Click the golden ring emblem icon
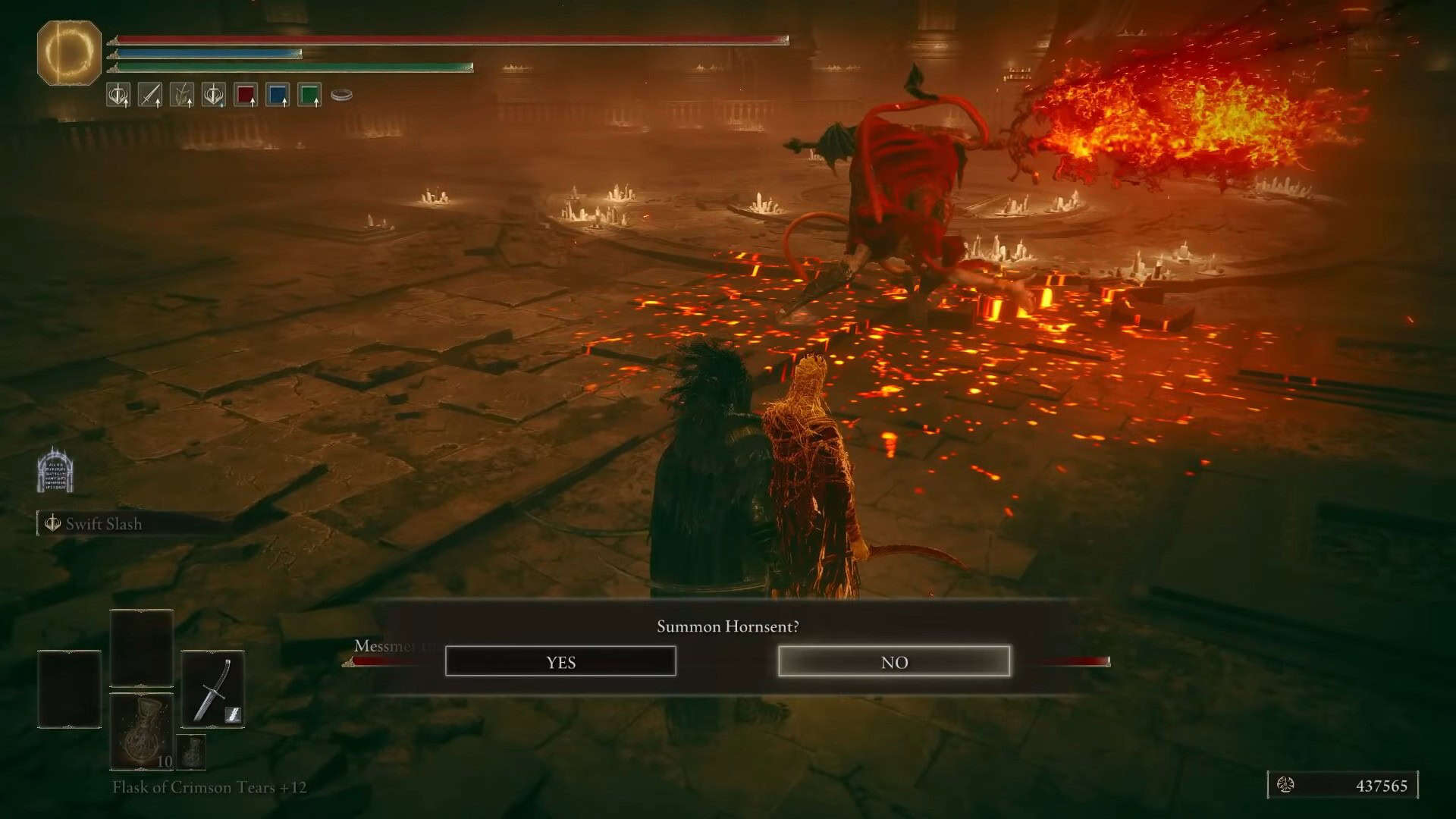This screenshot has height=819, width=1456. click(x=69, y=52)
